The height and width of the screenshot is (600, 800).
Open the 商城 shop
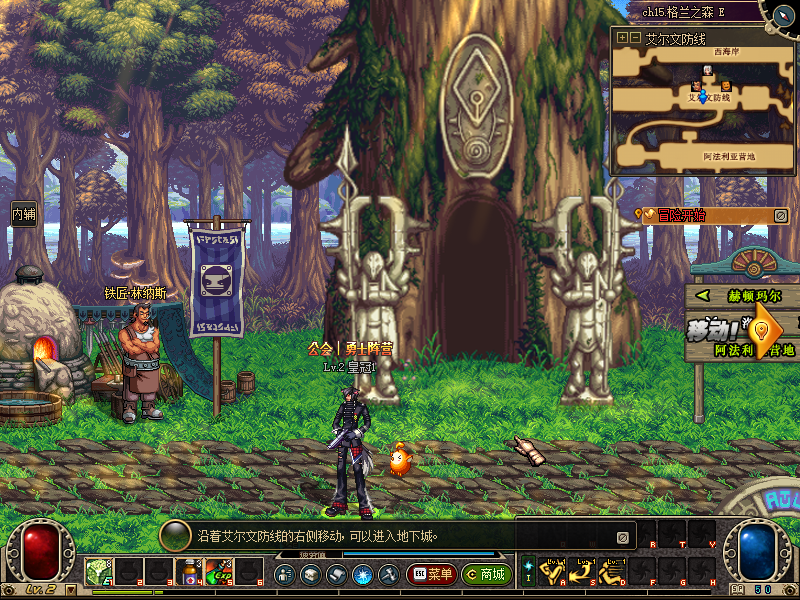click(486, 575)
